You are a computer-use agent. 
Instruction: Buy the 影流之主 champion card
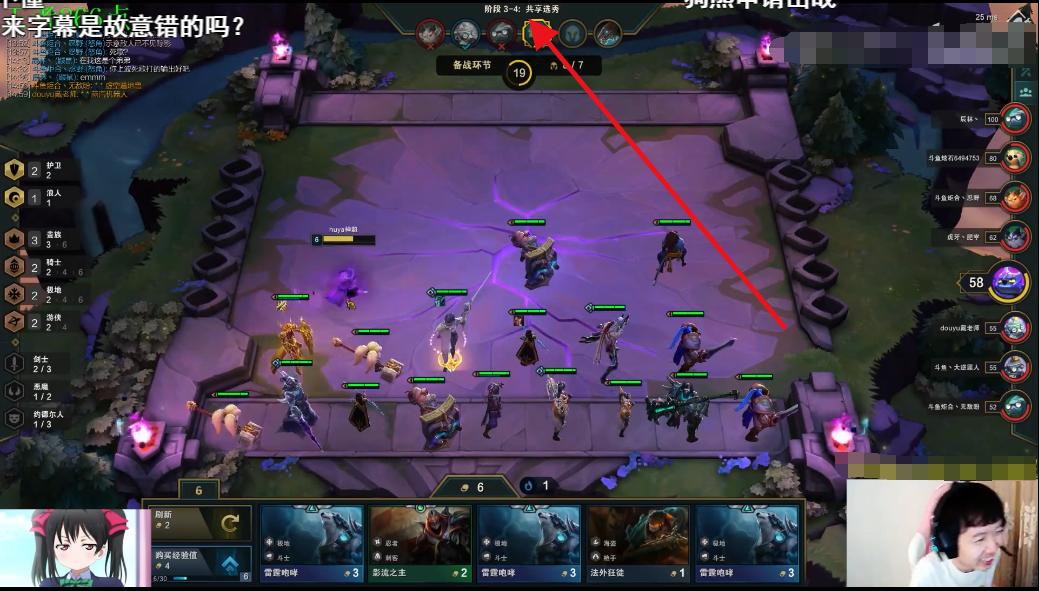coord(420,542)
